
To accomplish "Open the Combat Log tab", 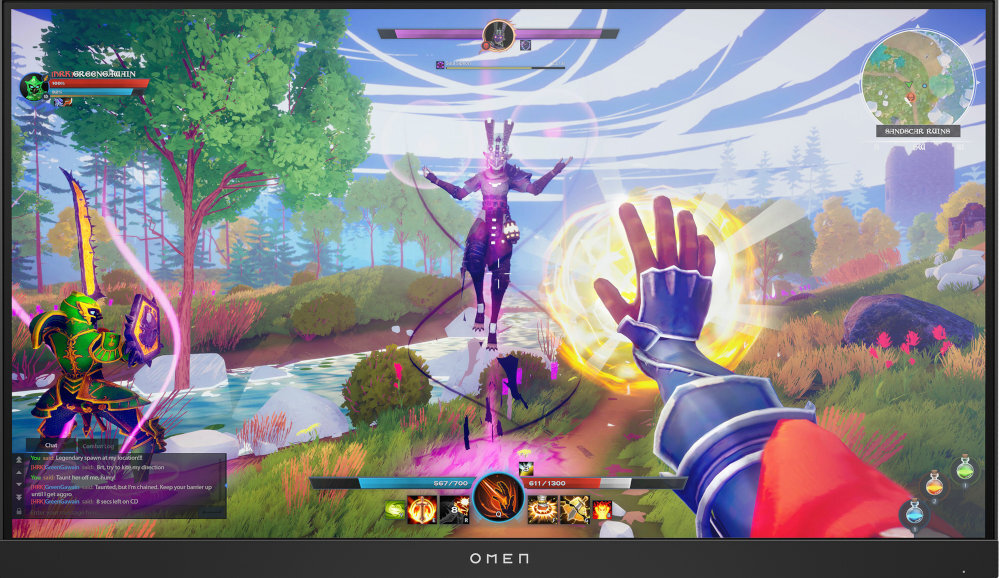I will click(x=98, y=446).
